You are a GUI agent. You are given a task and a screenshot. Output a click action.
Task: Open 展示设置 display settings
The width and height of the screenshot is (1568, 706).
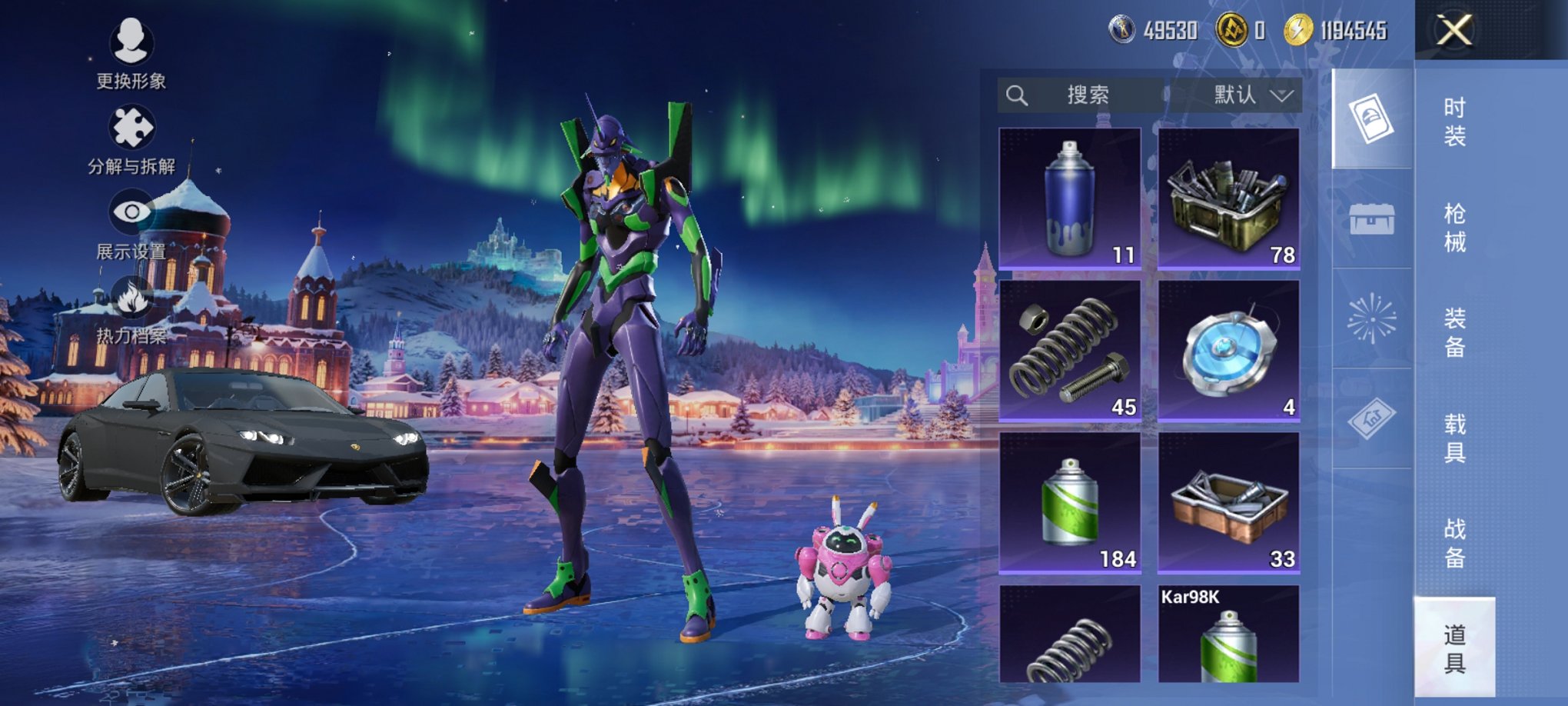pos(131,224)
